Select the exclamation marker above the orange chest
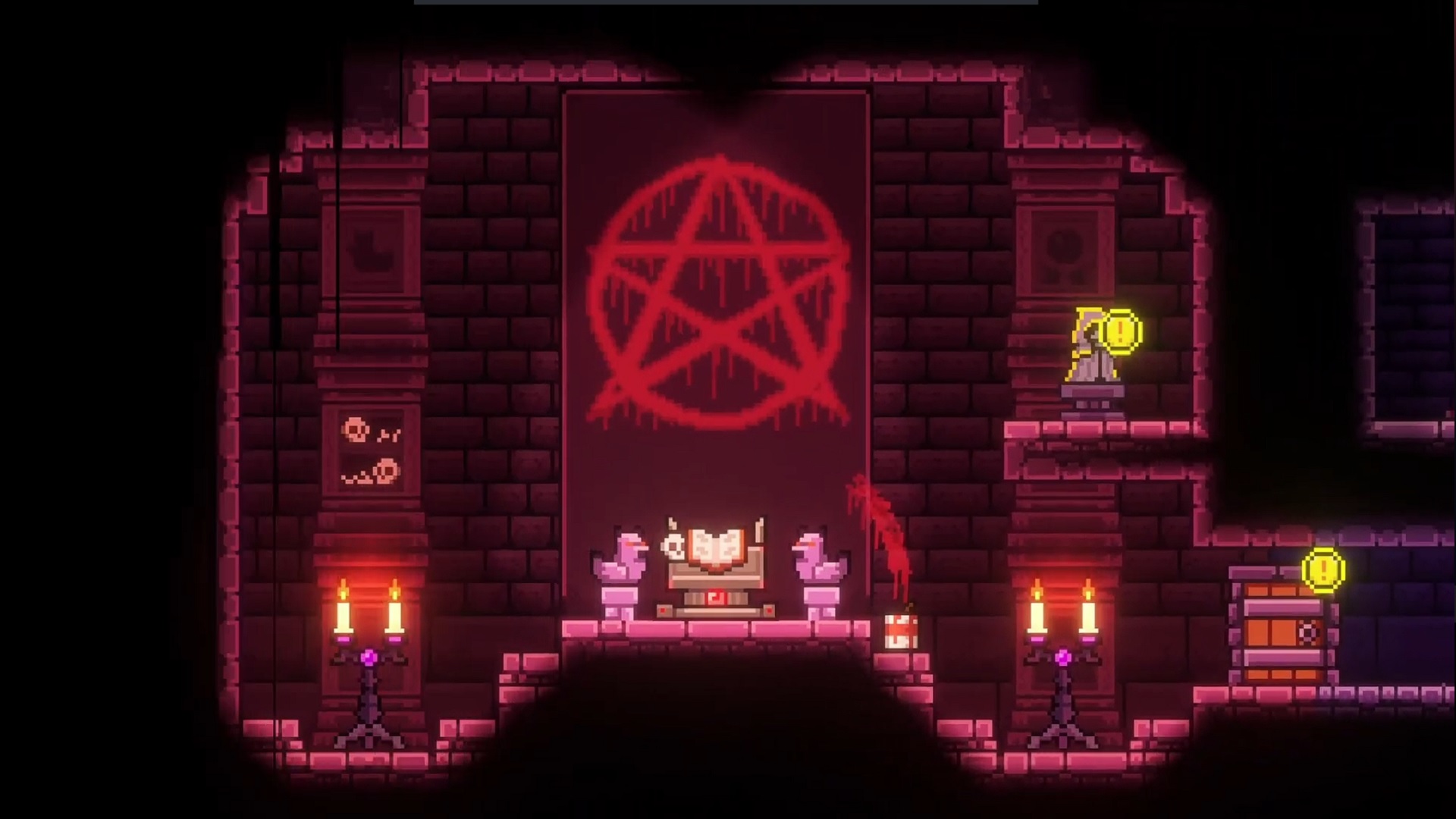This screenshot has height=819, width=1456. click(1323, 570)
